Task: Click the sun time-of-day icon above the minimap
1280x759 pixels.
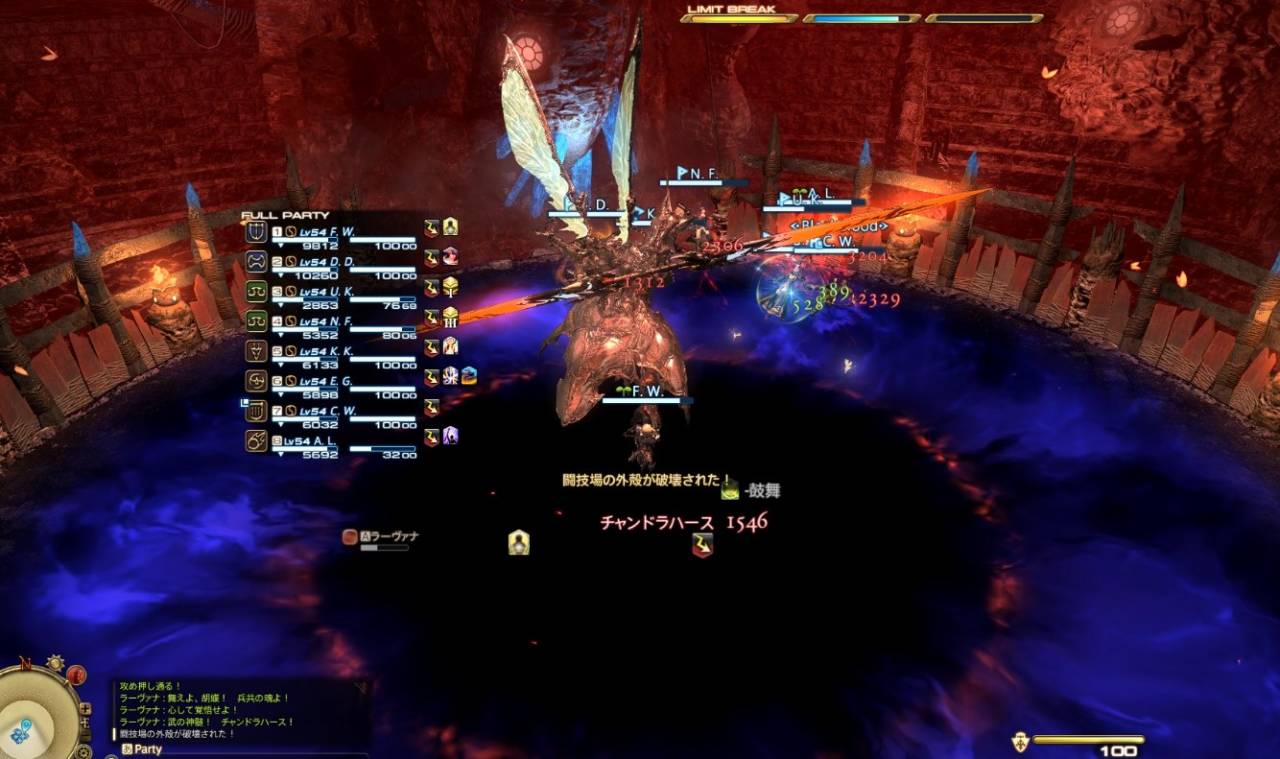Action: [56, 661]
